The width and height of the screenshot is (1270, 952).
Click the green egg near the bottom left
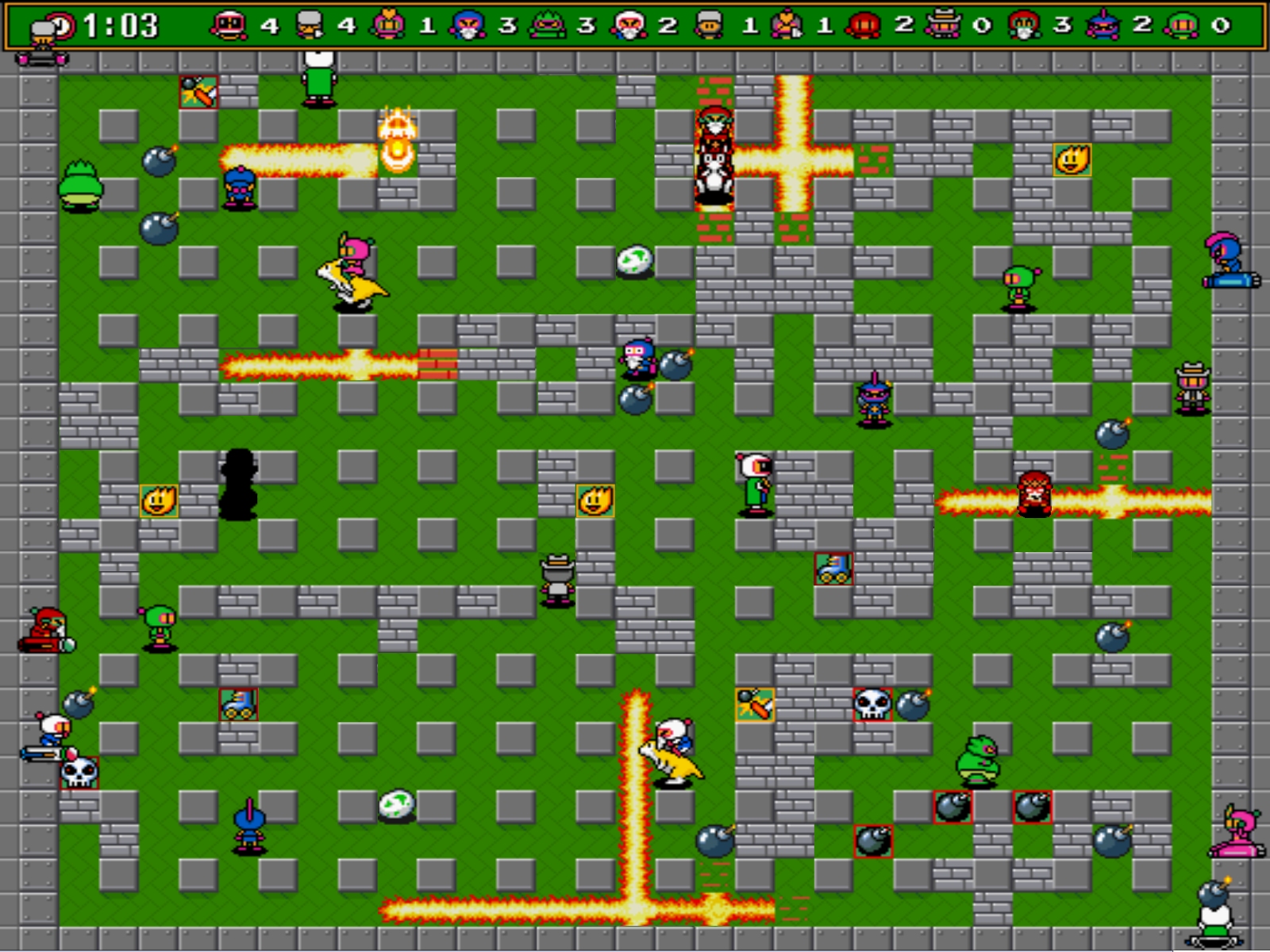click(398, 805)
